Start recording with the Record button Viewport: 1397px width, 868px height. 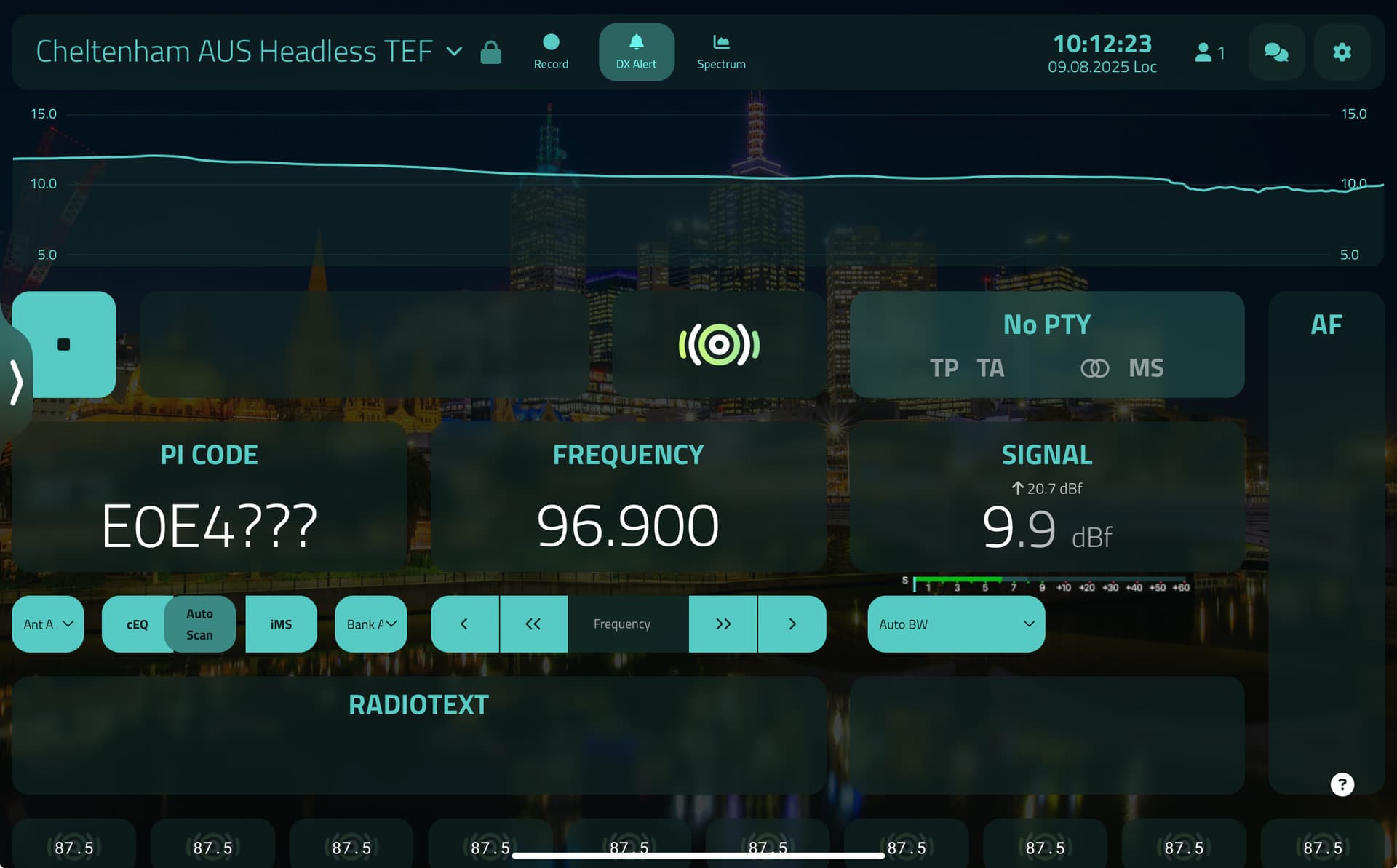(x=551, y=52)
